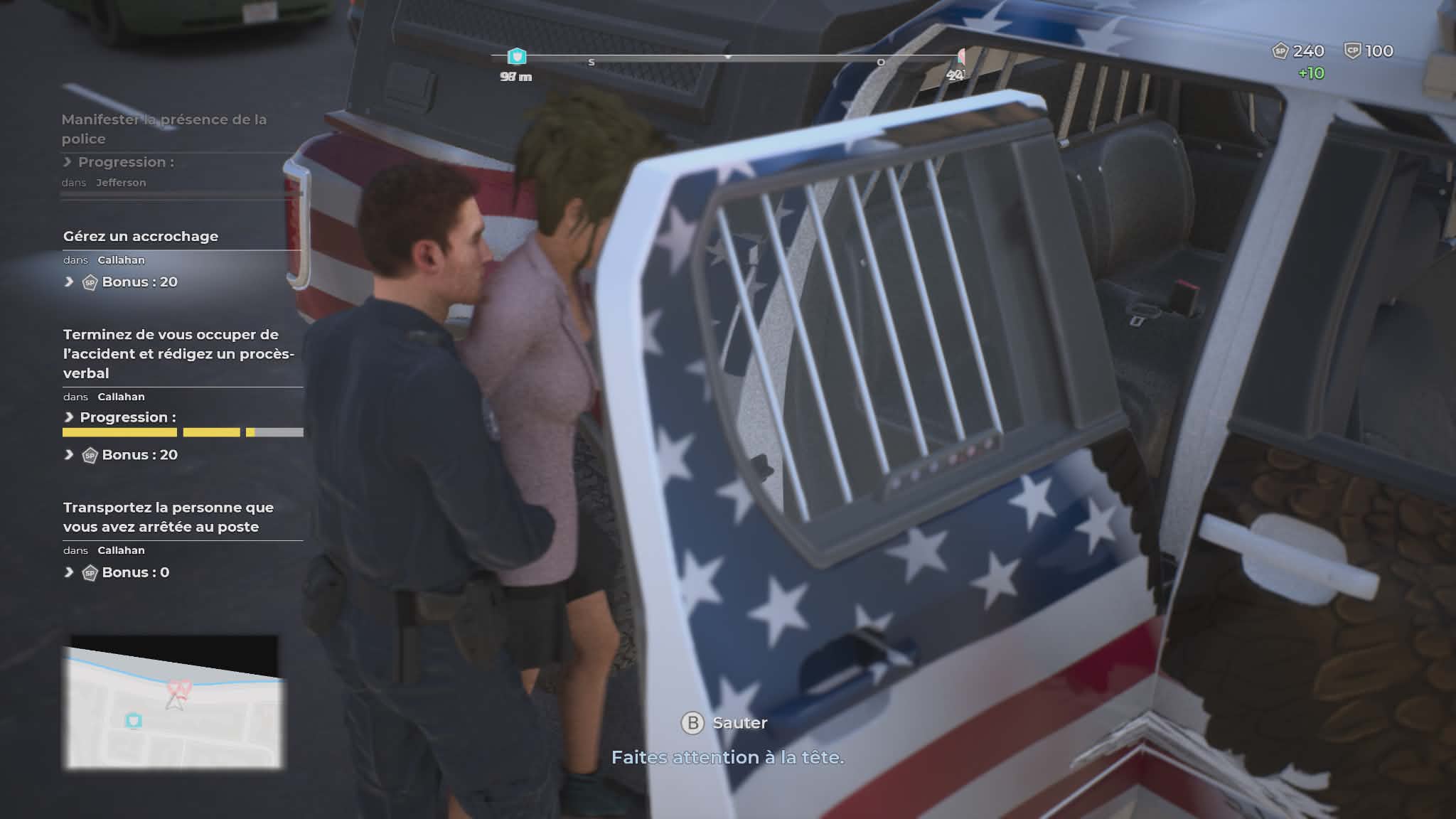Viewport: 1456px width, 819px height.
Task: Click the police shield marker on the minimap
Action: click(x=134, y=721)
